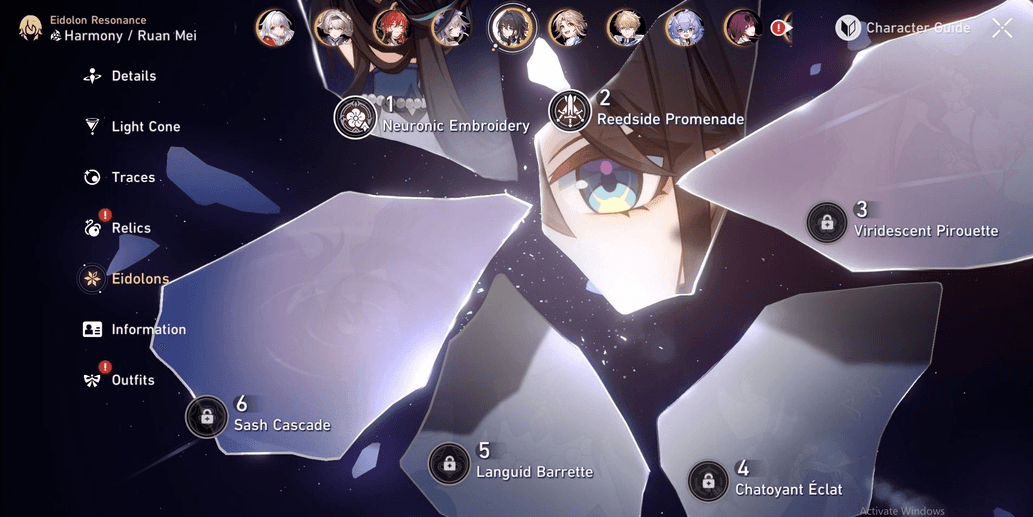Select the white-haired character in red portrait
Screen dimensions: 1033x517
tap(274, 28)
